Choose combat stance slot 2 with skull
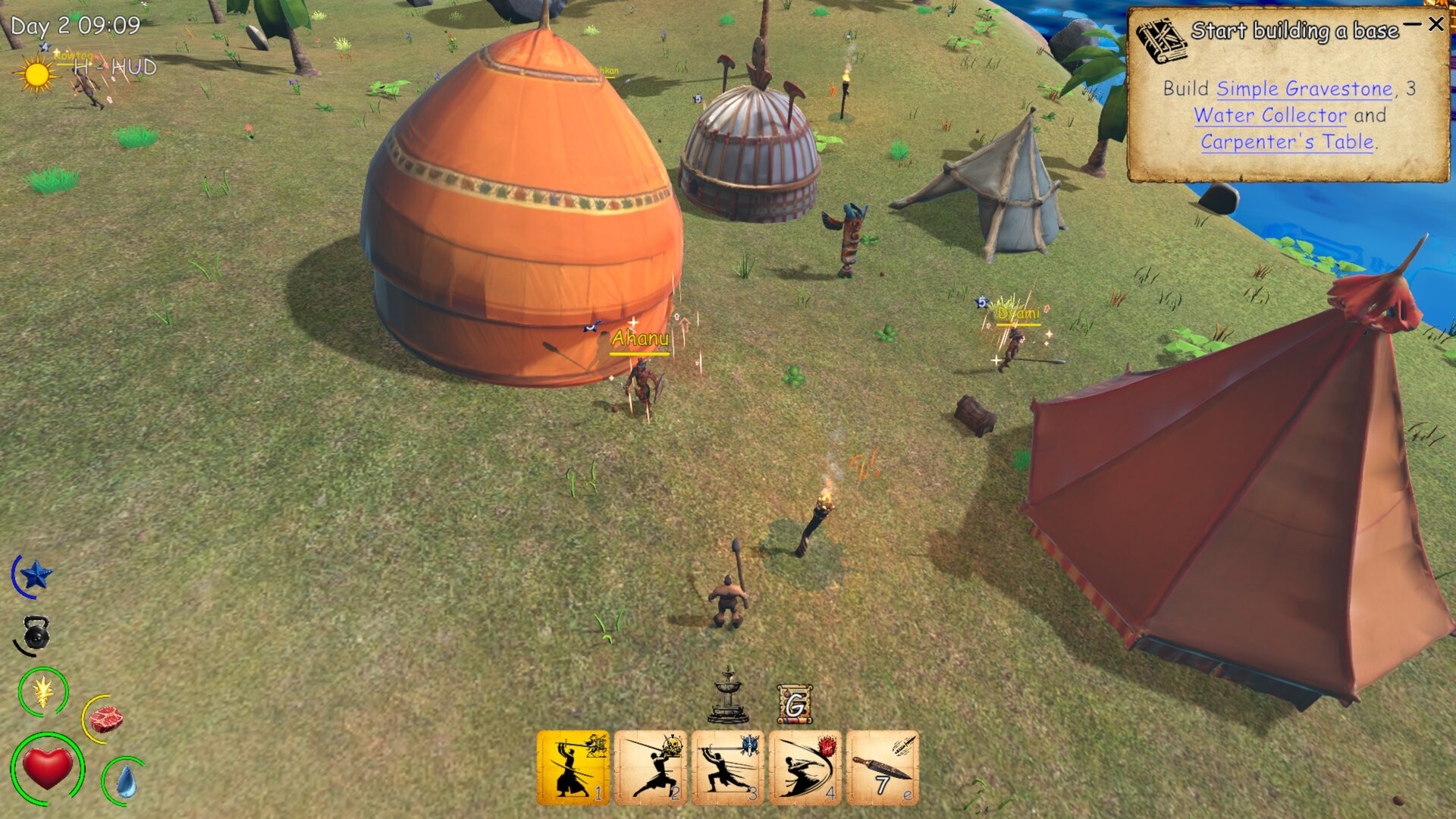This screenshot has height=819, width=1456. [x=651, y=767]
